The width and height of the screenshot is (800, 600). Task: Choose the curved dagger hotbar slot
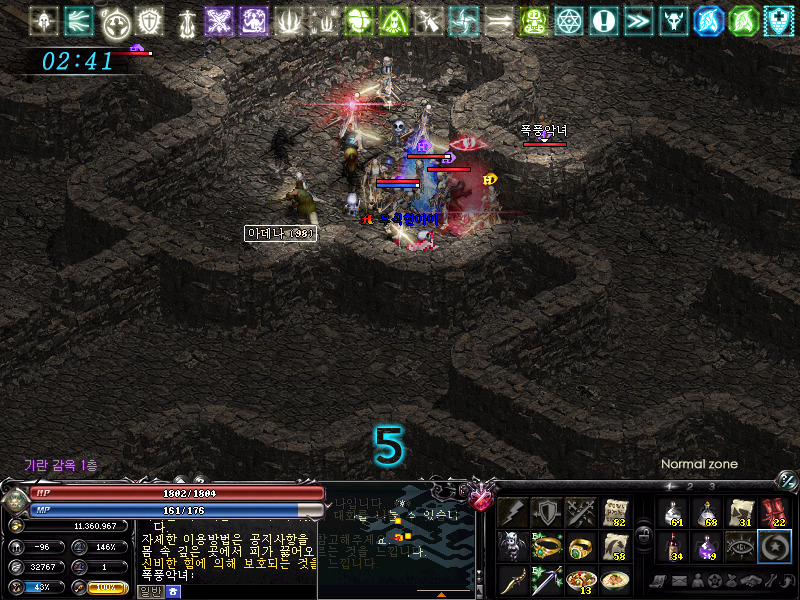tap(513, 581)
